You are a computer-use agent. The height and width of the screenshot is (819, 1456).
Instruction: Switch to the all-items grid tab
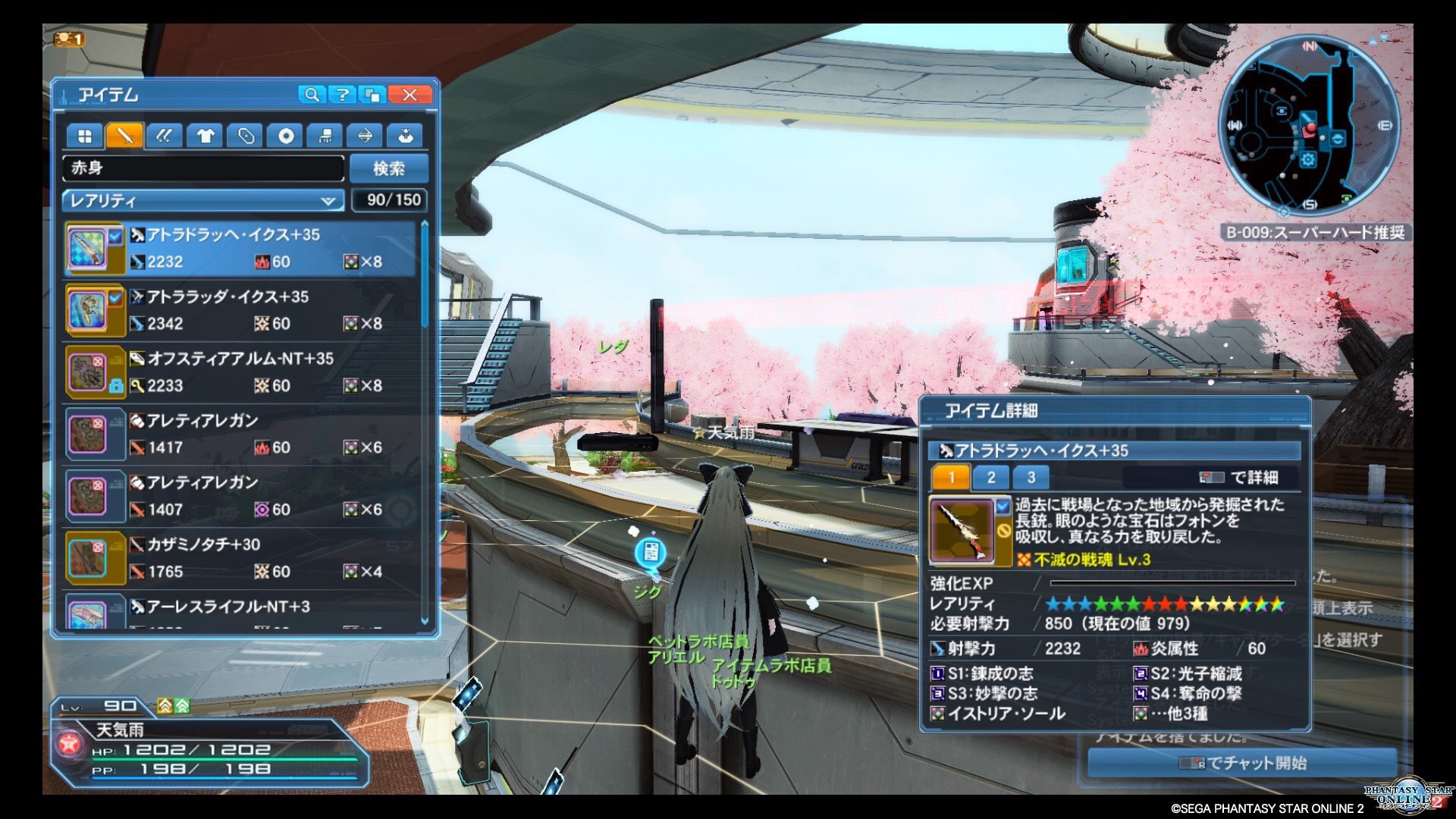[x=85, y=136]
